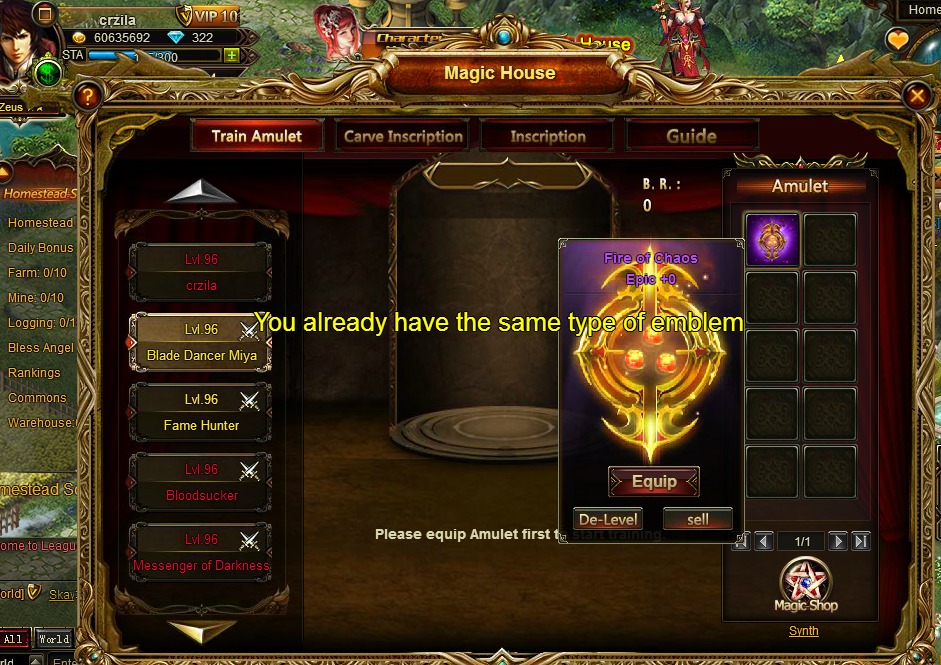Select Messenger of Darkness hero
The image size is (941, 665).
[x=200, y=552]
